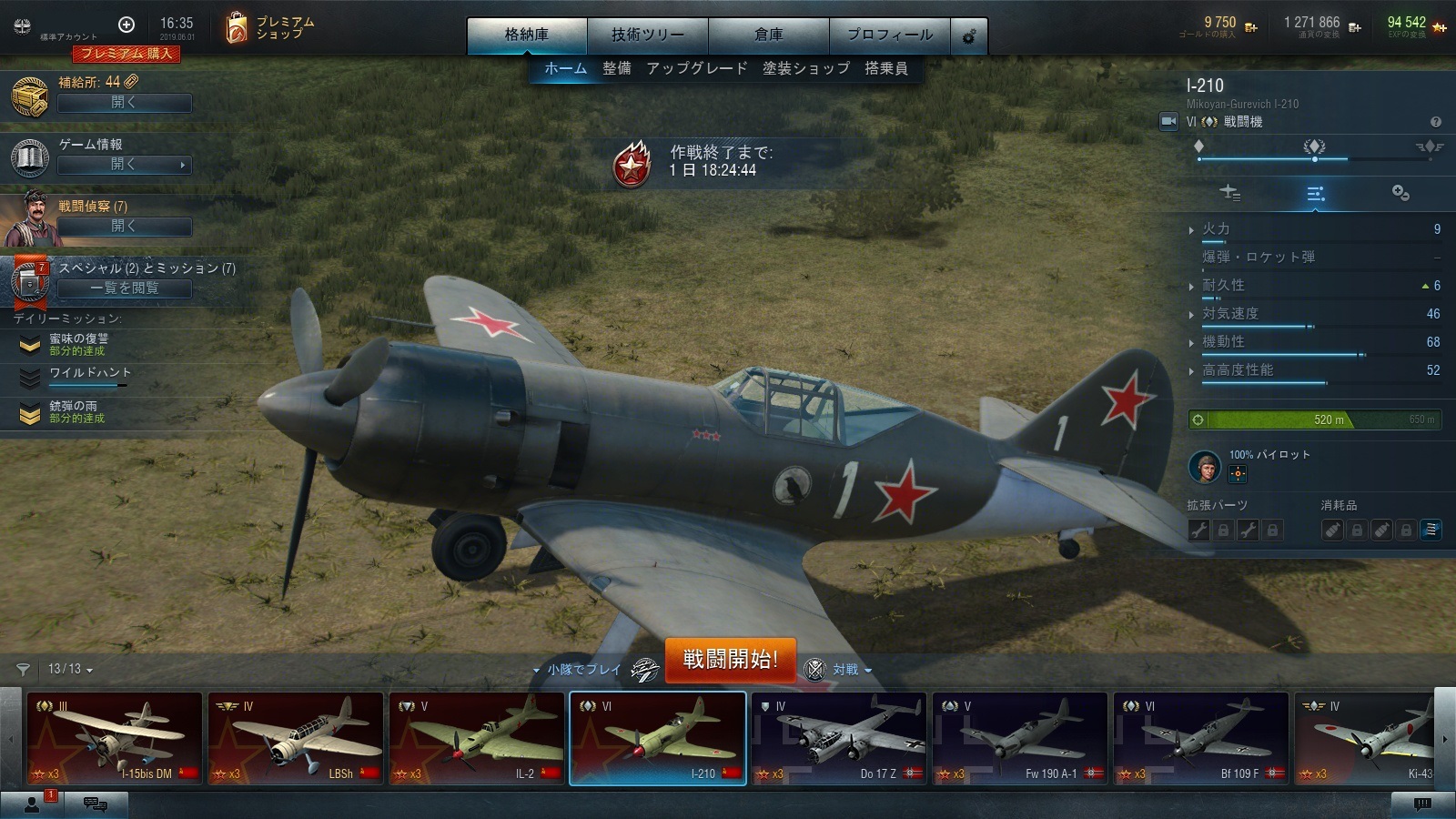Open the プレミアムショップ
The image size is (1456, 819).
tap(270, 28)
